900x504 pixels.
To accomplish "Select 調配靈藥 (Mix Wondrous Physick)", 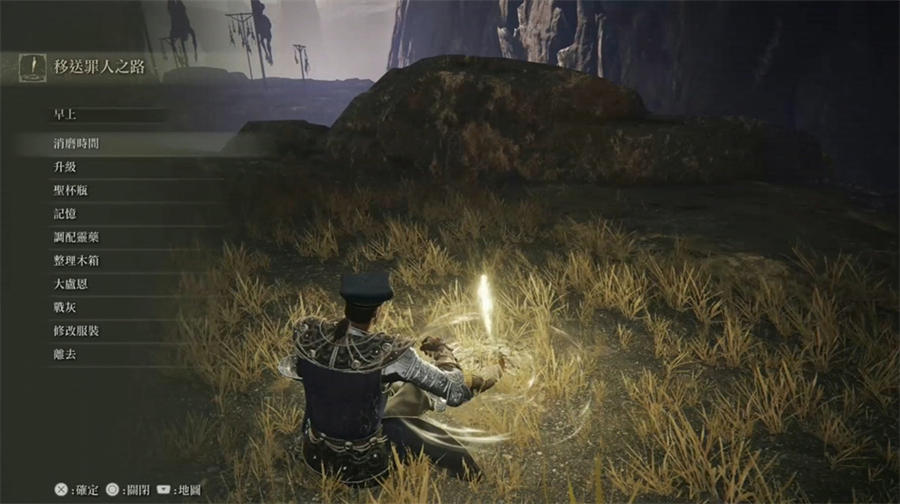I will point(76,237).
